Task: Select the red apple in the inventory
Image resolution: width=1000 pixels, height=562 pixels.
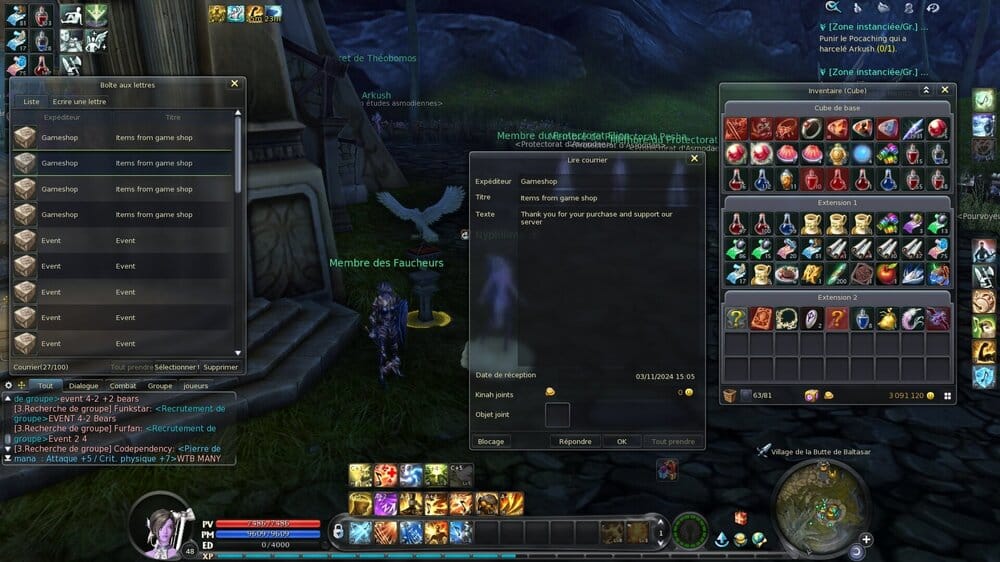Action: pyautogui.click(x=888, y=273)
